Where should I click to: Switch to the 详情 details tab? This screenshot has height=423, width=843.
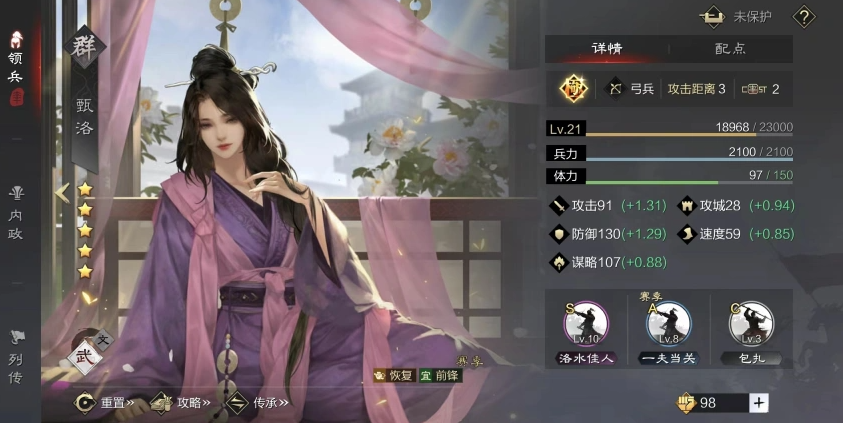click(607, 48)
